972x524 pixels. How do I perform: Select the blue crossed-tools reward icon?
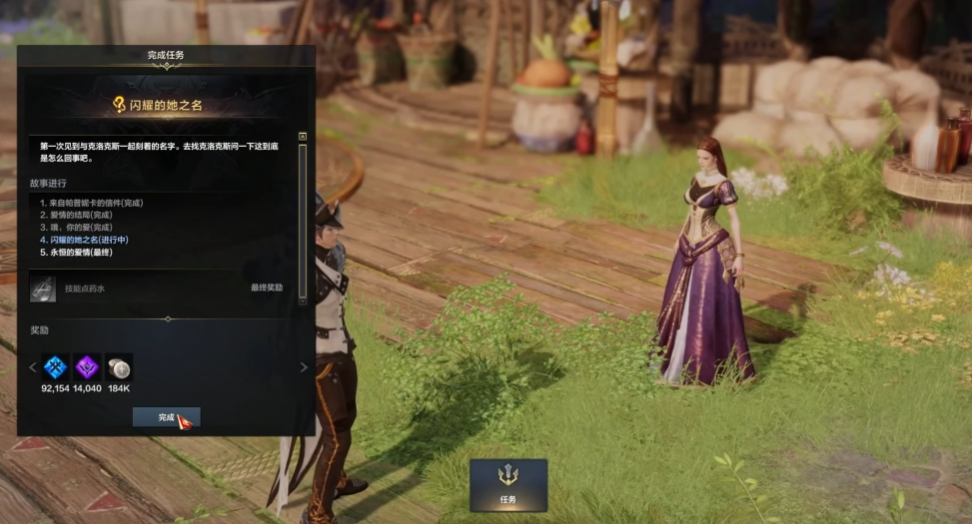tap(55, 367)
